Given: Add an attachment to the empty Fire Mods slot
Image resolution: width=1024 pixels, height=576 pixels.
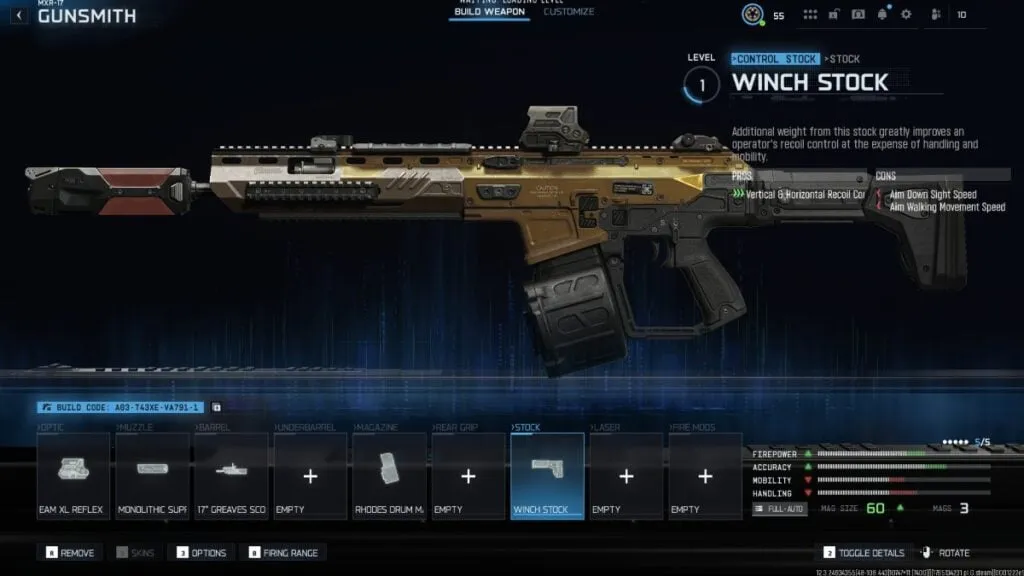Looking at the screenshot, I should click(x=705, y=477).
